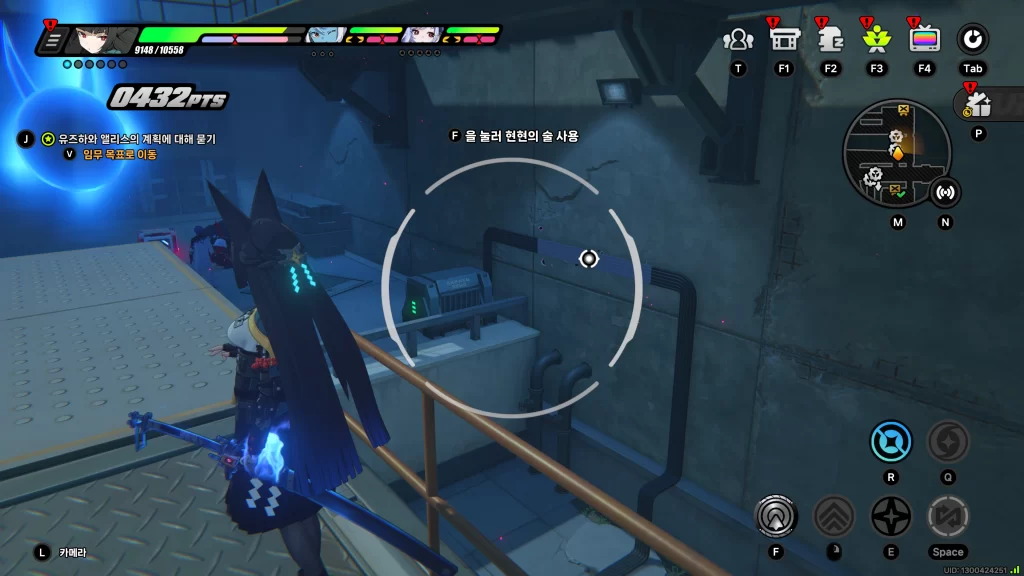Activate the silver arrow interact skill button
This screenshot has height=576, width=1024.
[777, 516]
